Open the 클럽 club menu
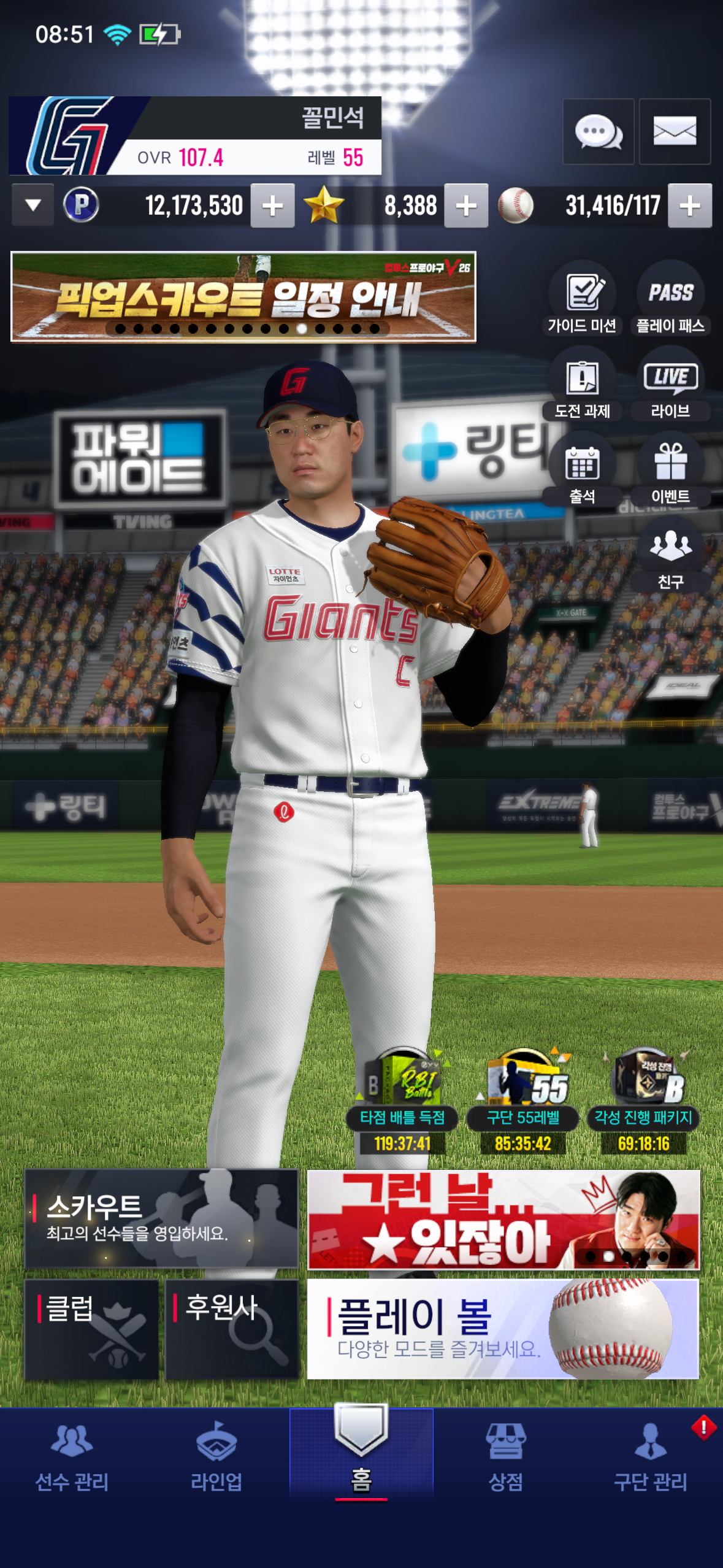Viewport: 723px width, 1568px height. pyautogui.click(x=91, y=1329)
